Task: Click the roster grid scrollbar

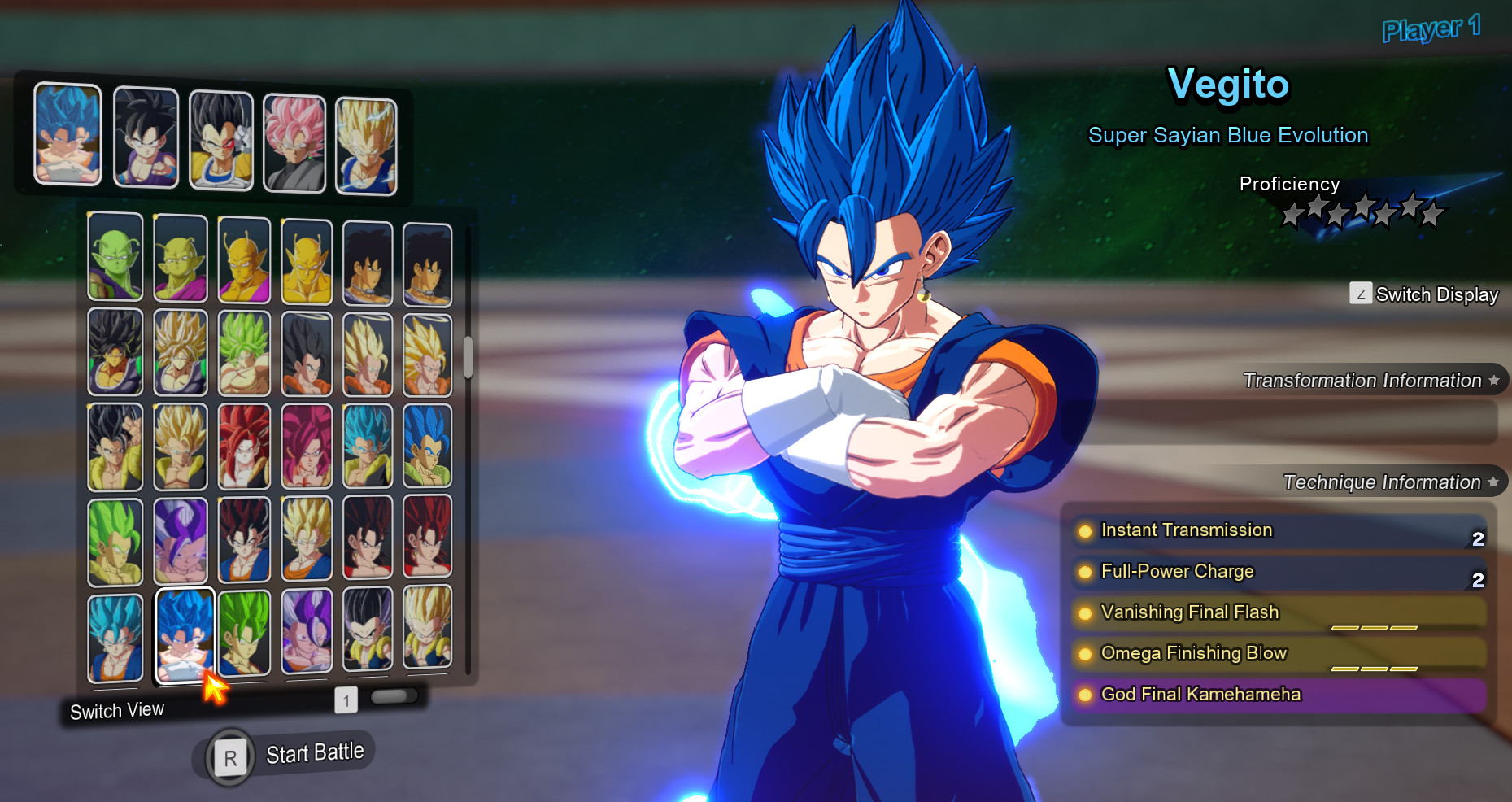Action: [466, 354]
